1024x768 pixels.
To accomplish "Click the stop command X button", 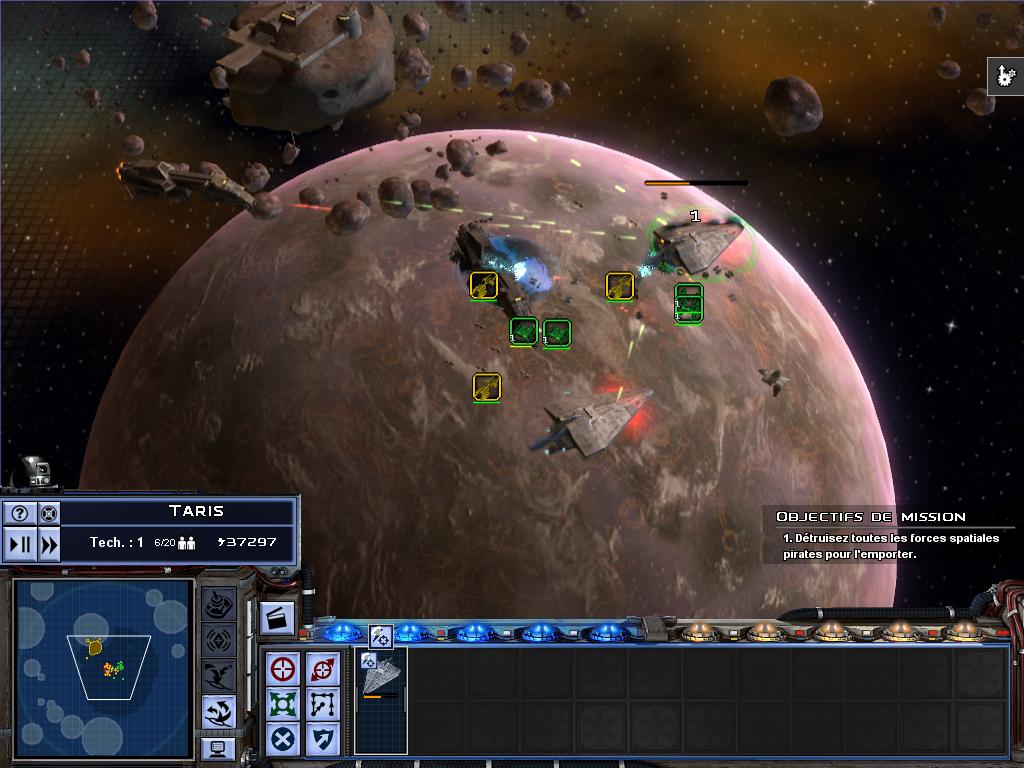I will pyautogui.click(x=284, y=740).
